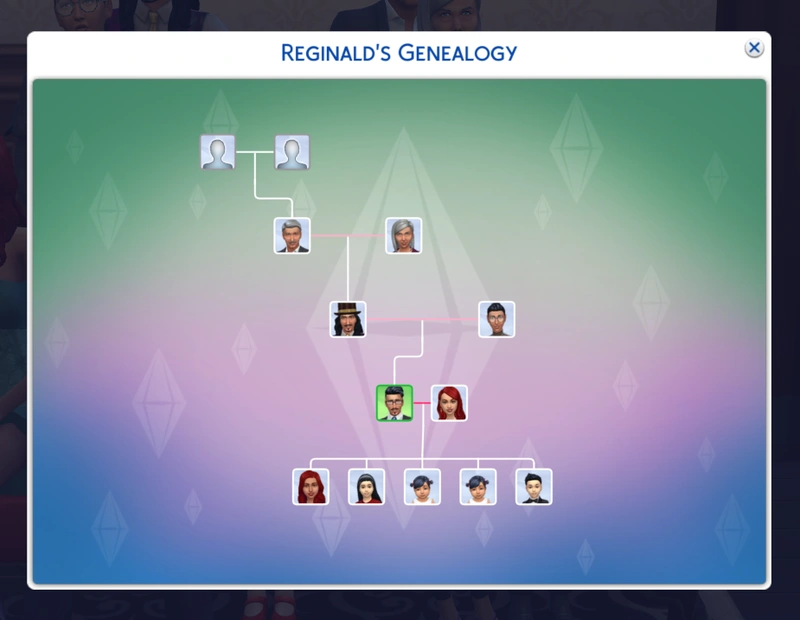Select the man wearing a top hat
Image resolution: width=800 pixels, height=620 pixels.
point(348,319)
